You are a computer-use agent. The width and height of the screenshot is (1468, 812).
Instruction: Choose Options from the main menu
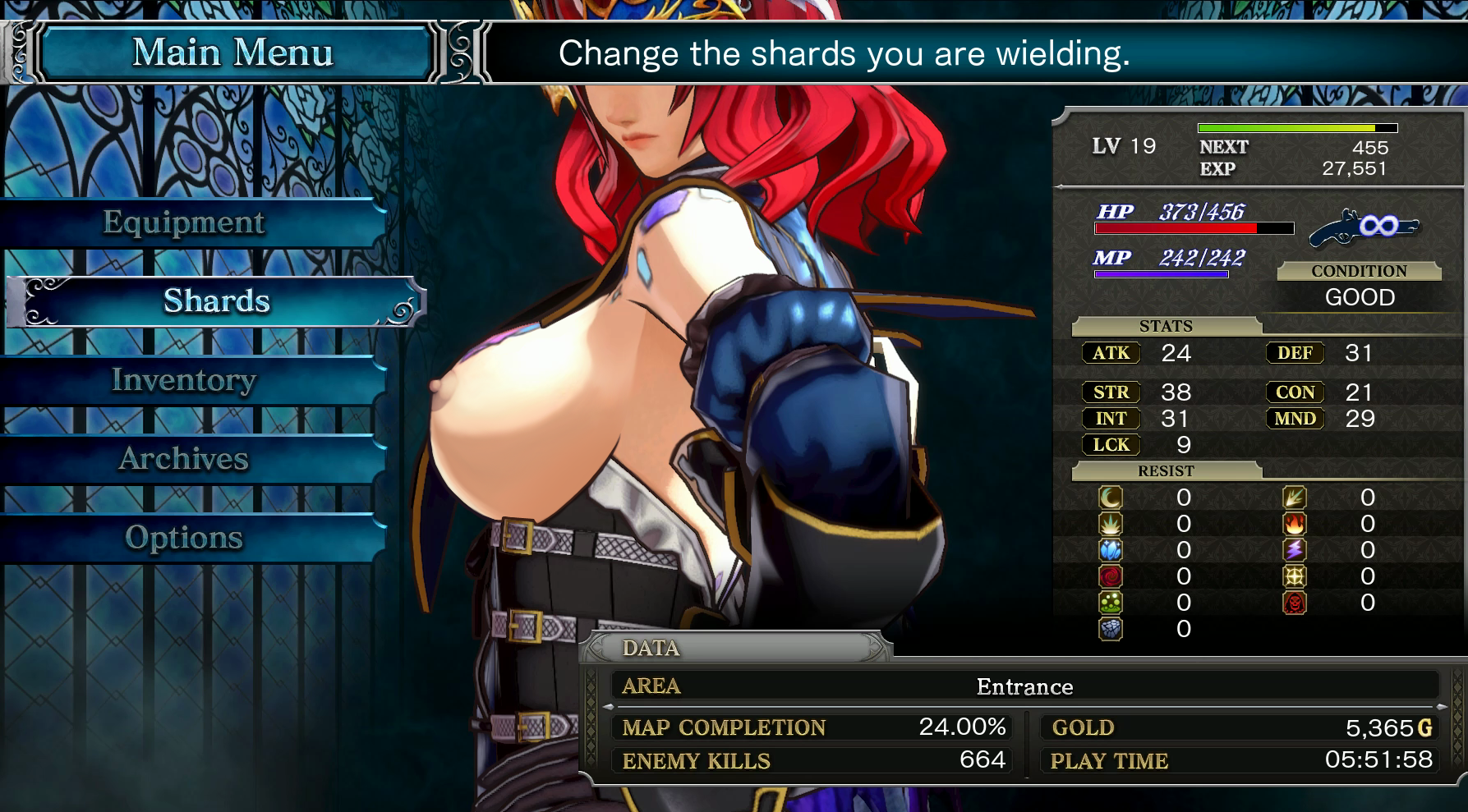[x=184, y=538]
